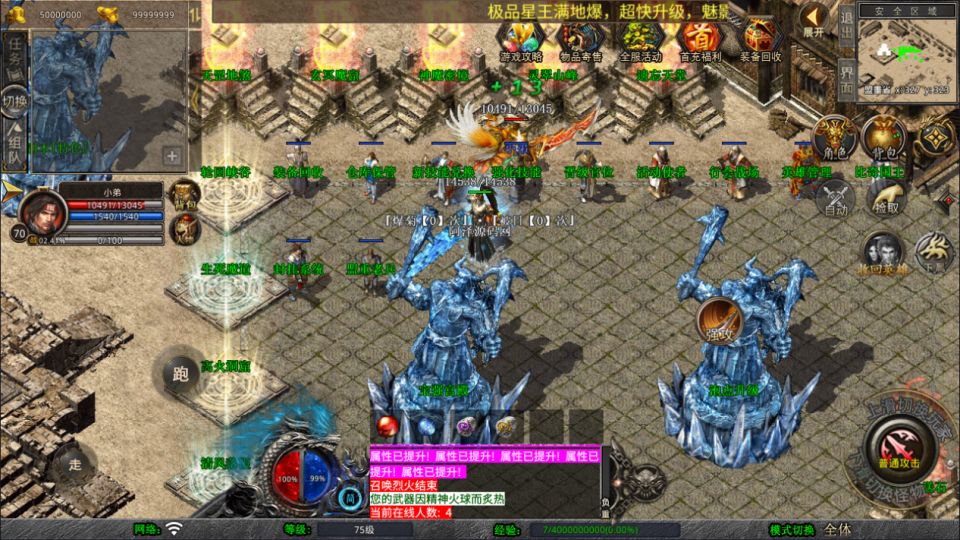The height and width of the screenshot is (540, 960).
Task: Open the 首充福利 first recharge bonus
Action: click(x=701, y=38)
